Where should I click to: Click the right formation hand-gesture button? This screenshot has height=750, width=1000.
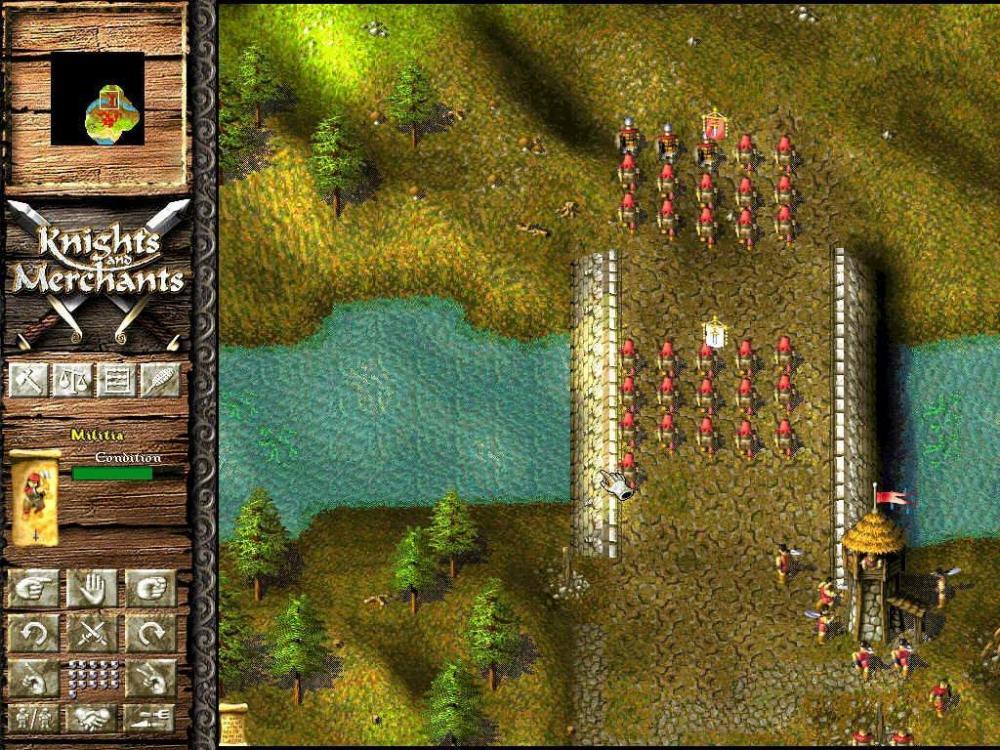[151, 678]
